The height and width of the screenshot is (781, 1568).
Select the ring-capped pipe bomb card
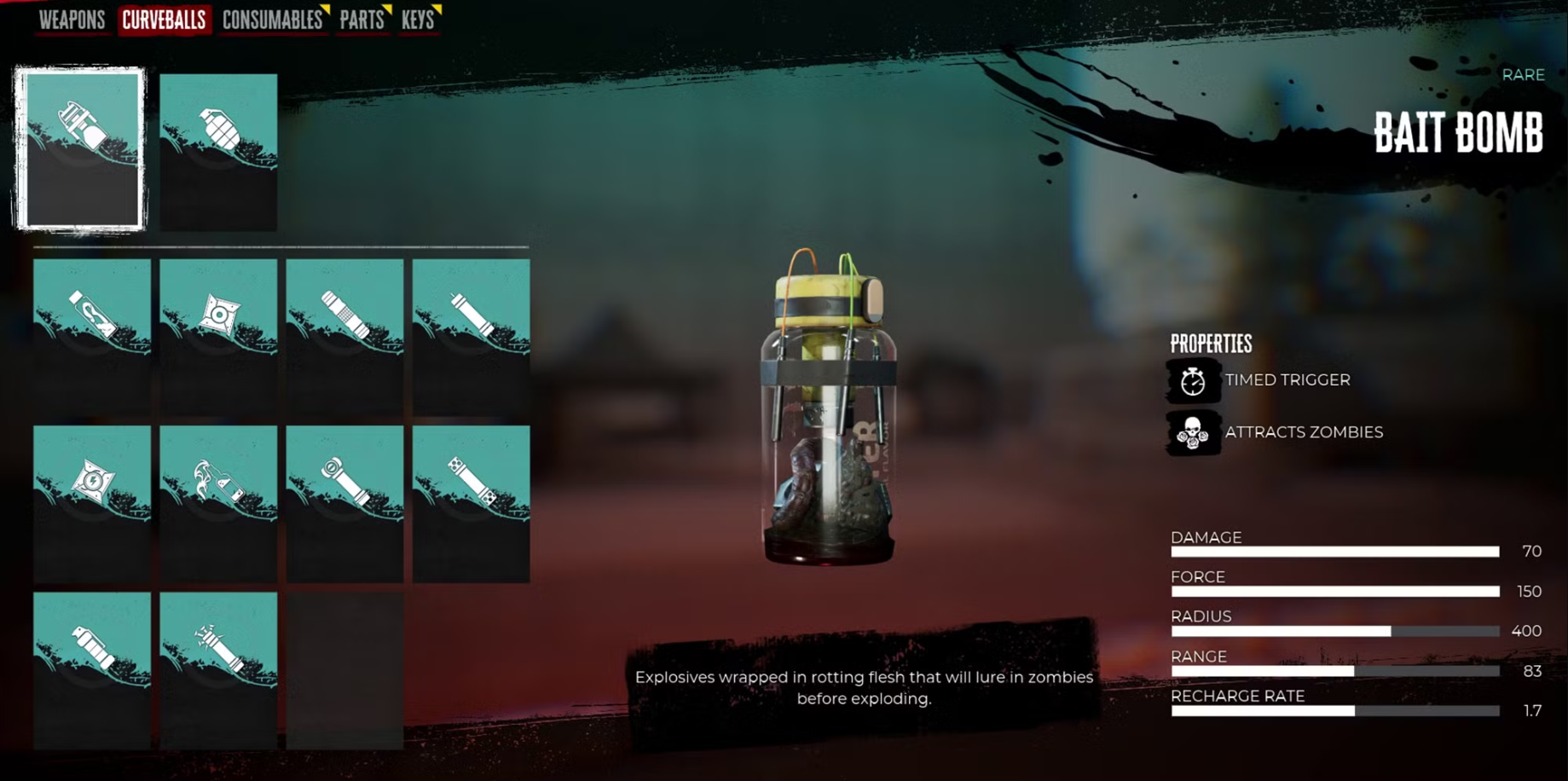click(344, 503)
